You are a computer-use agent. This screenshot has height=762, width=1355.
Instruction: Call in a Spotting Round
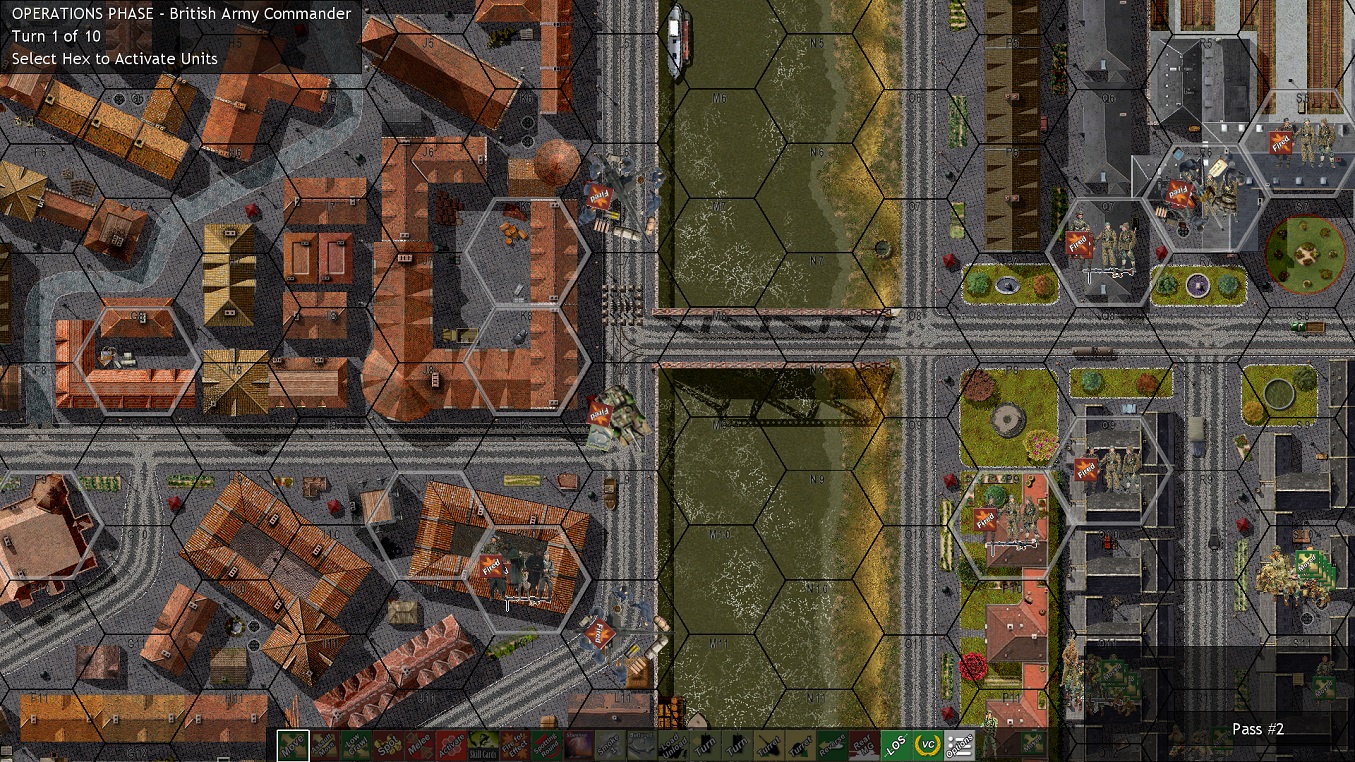click(545, 744)
